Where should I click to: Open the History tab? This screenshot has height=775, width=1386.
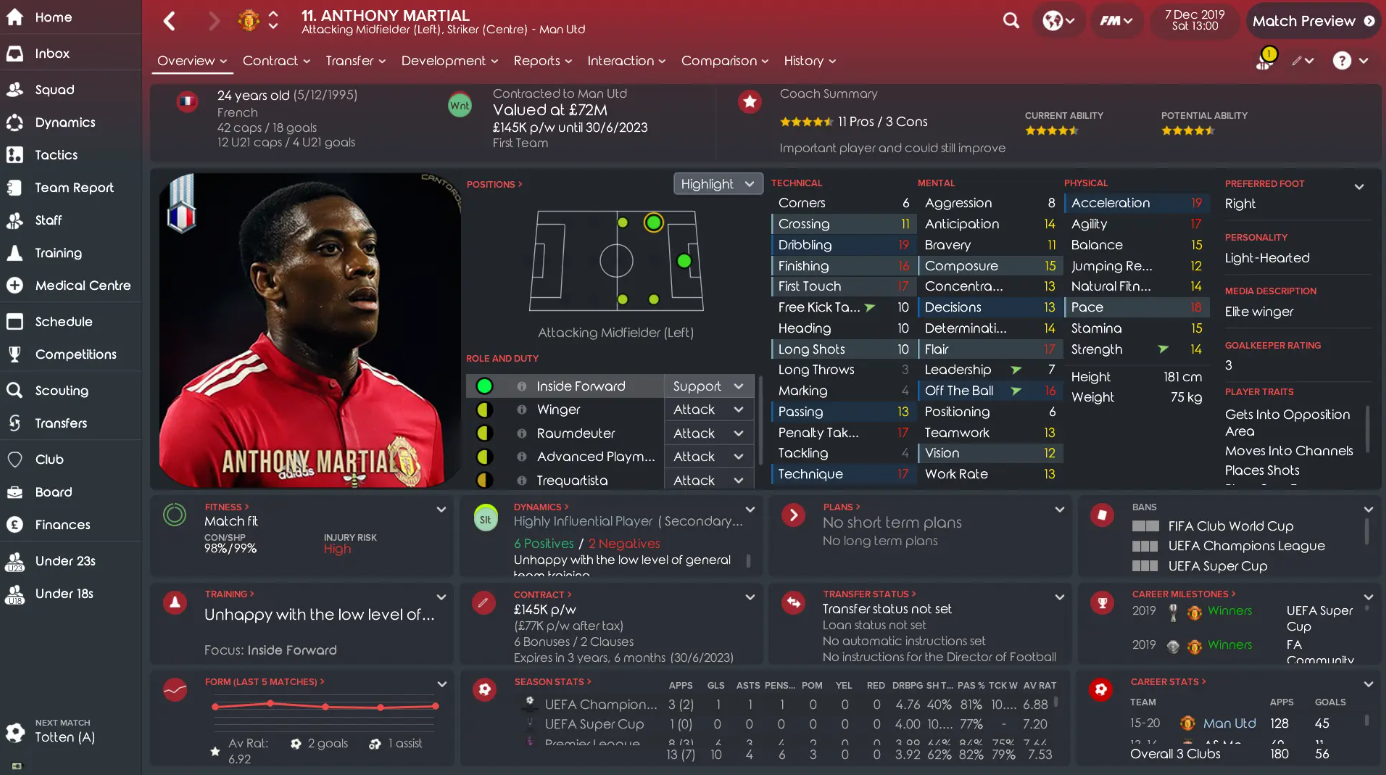[805, 60]
